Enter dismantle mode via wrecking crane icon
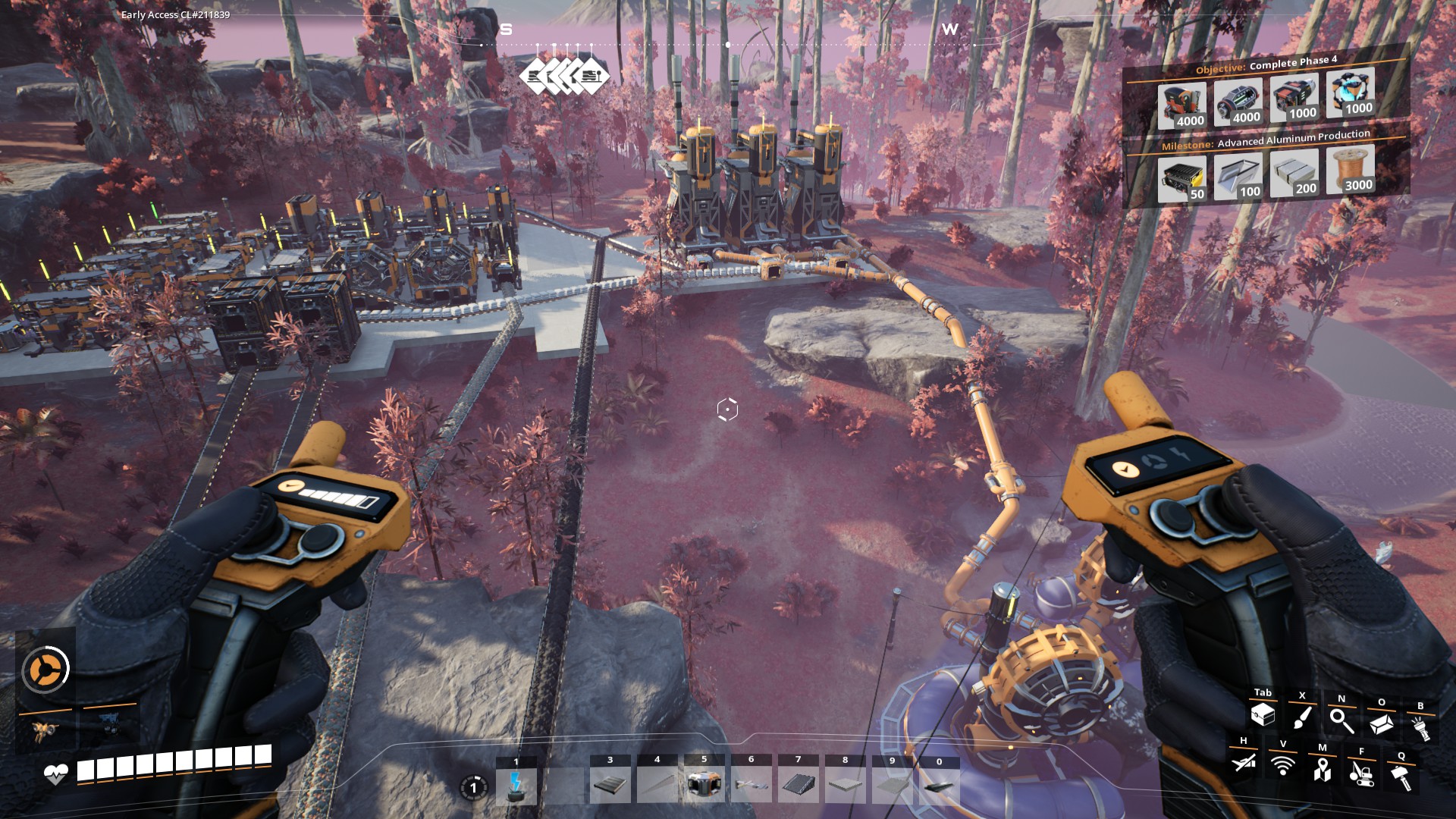This screenshot has height=819, width=1456. pyautogui.click(x=1362, y=773)
